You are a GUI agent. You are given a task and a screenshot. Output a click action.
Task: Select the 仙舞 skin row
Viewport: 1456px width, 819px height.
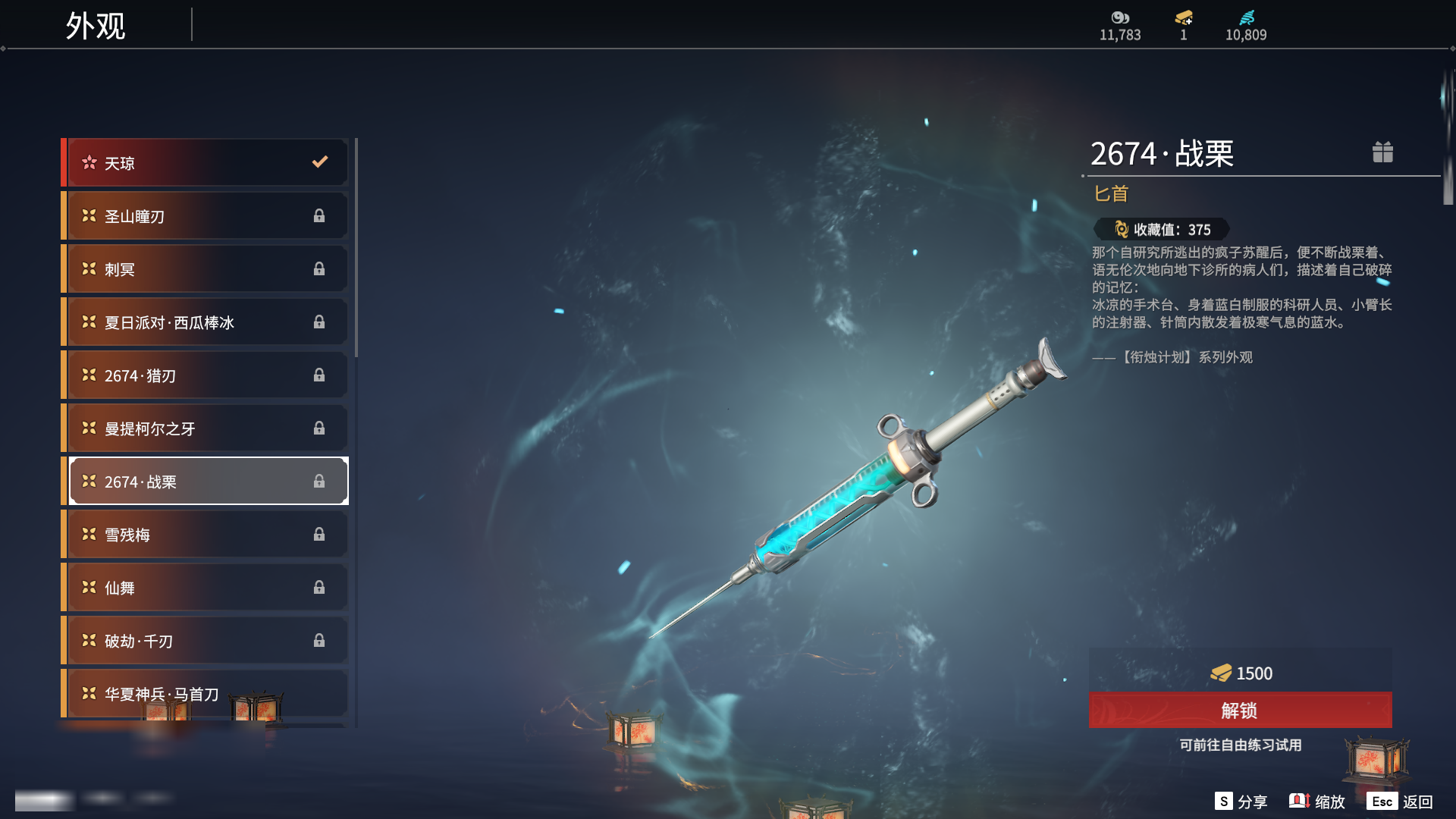pos(206,588)
